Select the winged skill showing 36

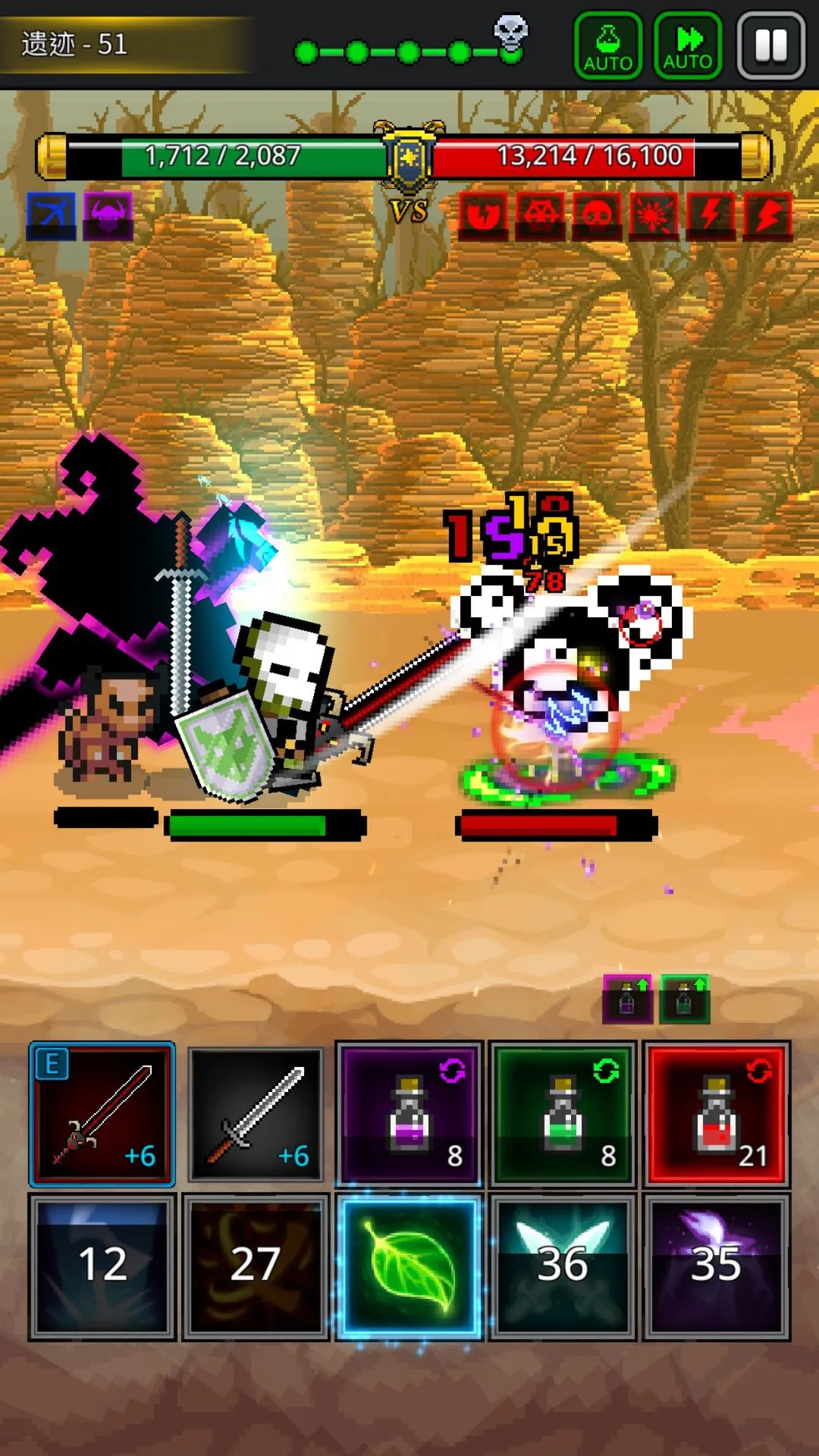pos(563,1266)
